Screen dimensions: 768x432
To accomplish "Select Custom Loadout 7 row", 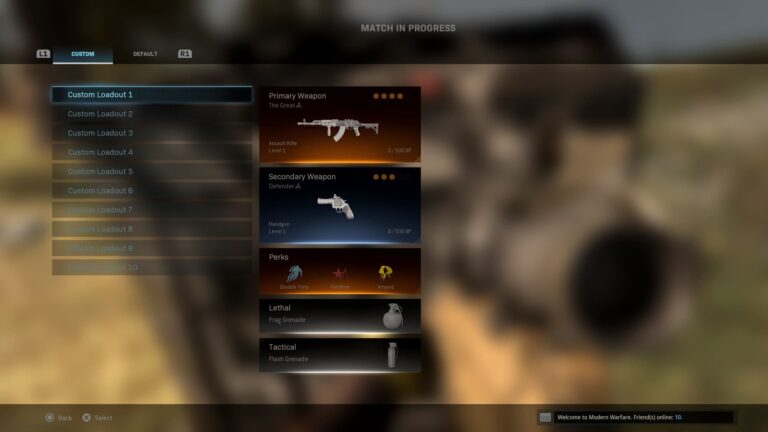I will coord(152,210).
